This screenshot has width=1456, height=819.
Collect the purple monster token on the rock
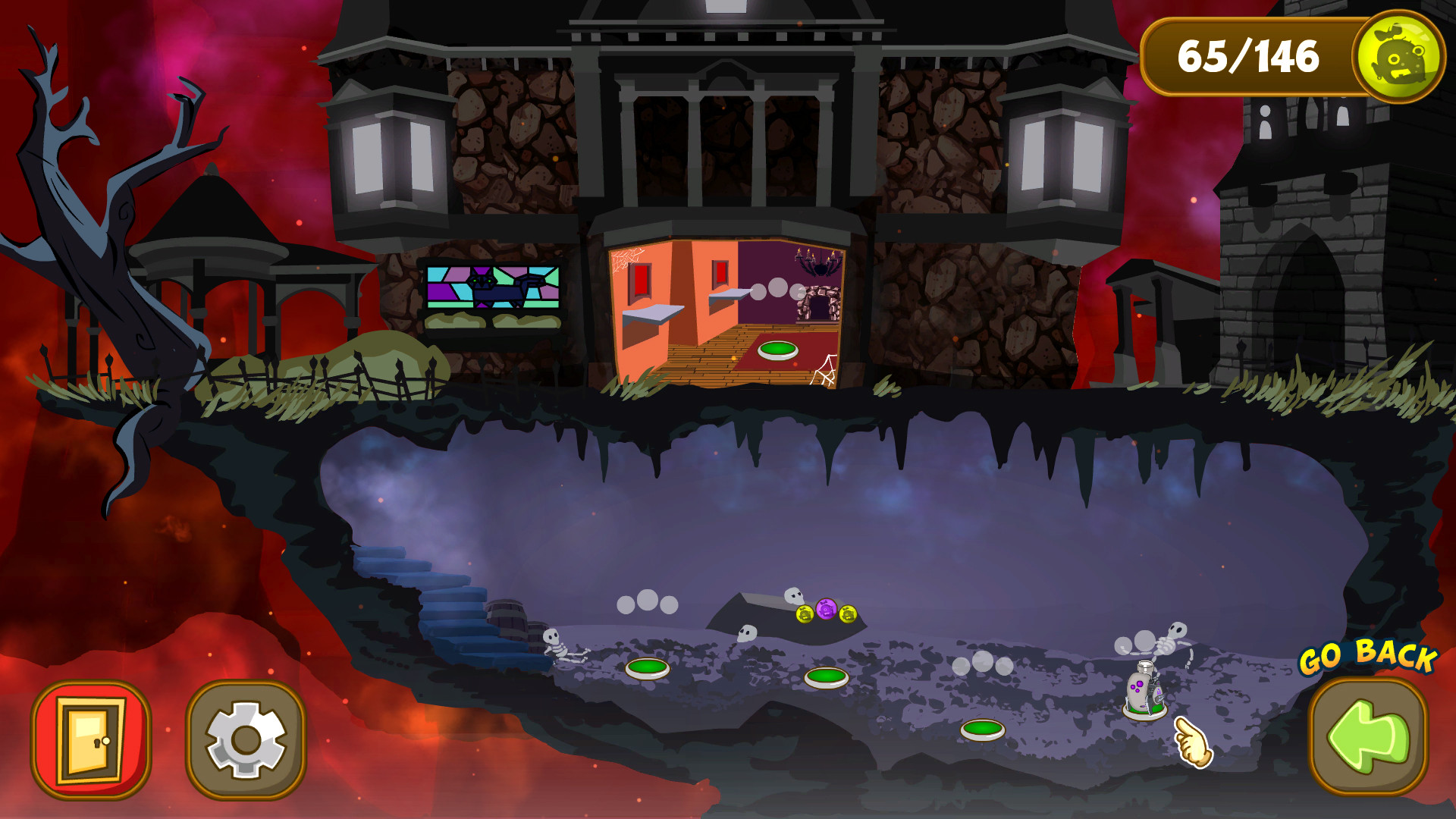[827, 610]
